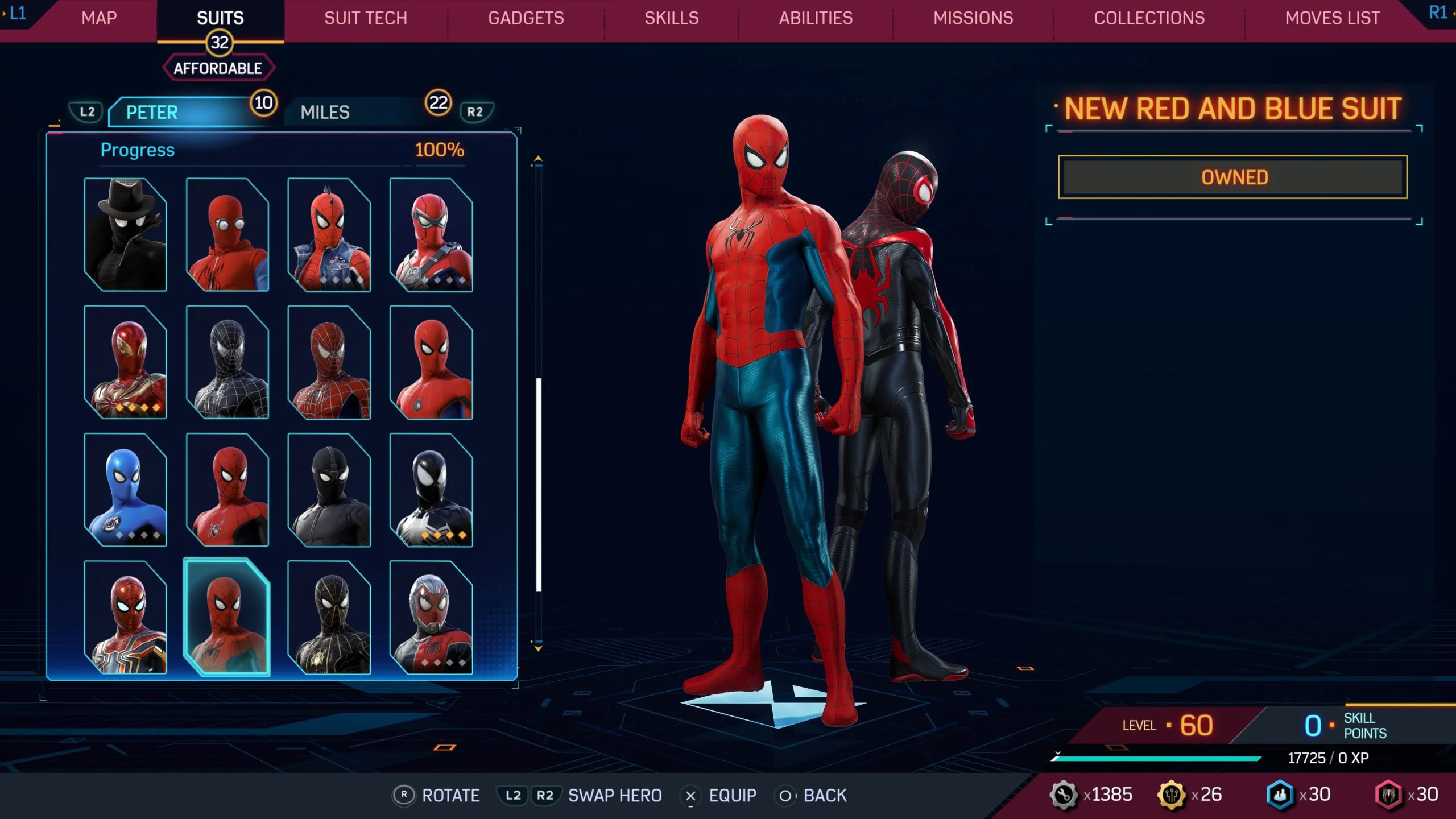Screen dimensions: 1456x819
Task: Click the suit list scrollbar
Action: pyautogui.click(x=538, y=483)
